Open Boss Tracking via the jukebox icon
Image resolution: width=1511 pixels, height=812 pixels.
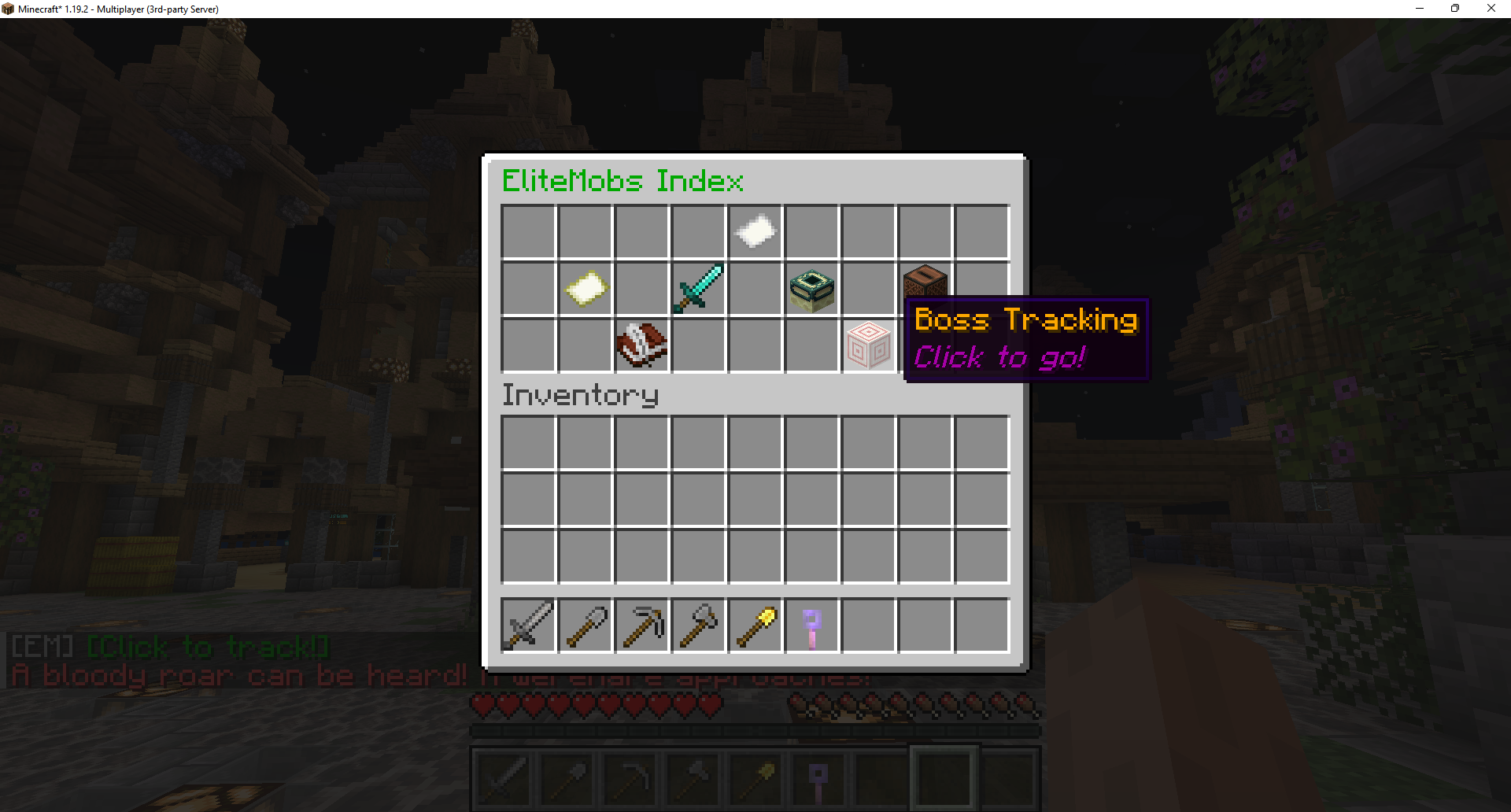(x=925, y=282)
